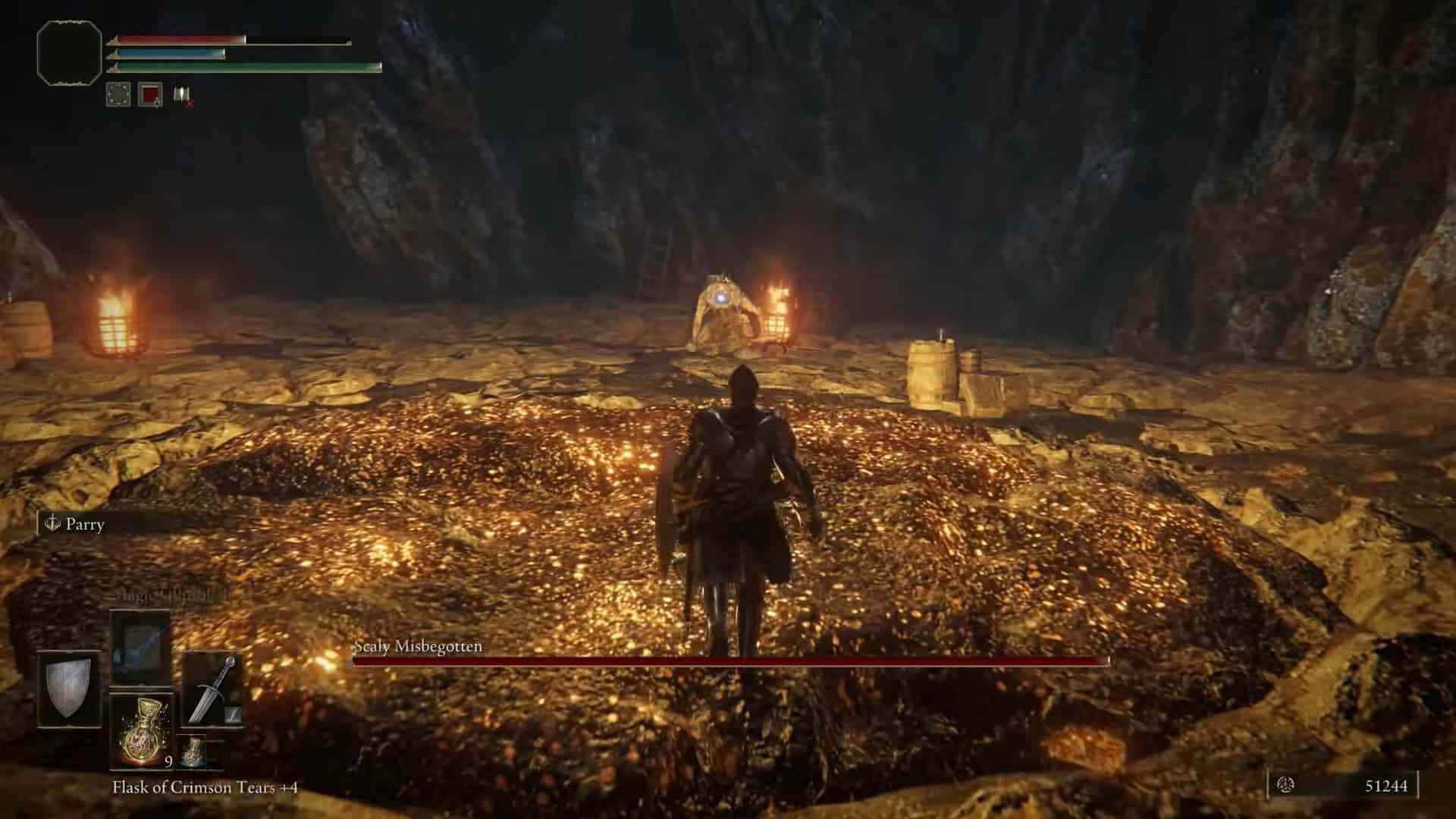Click the empty octagonal frame beside the bars
Screen dimensions: 1456x819
(x=69, y=51)
